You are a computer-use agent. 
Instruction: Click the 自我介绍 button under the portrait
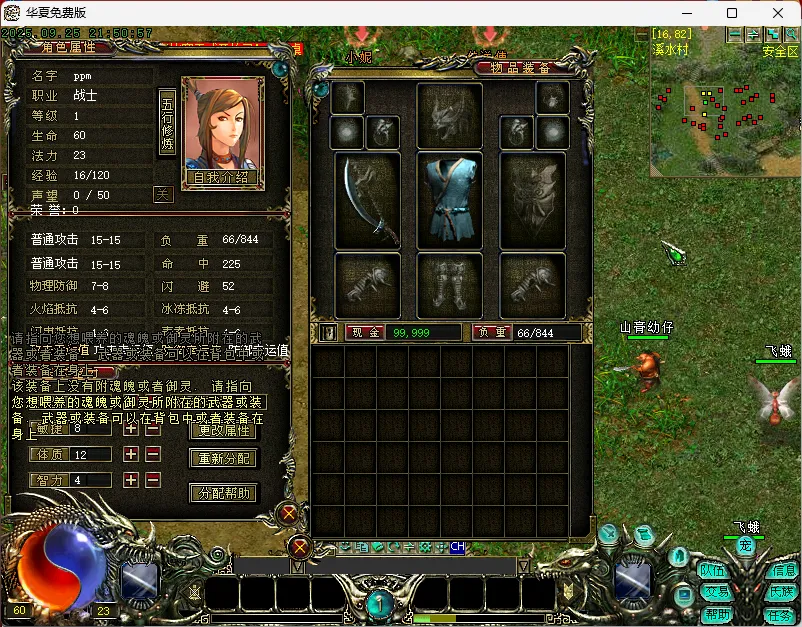(x=220, y=177)
